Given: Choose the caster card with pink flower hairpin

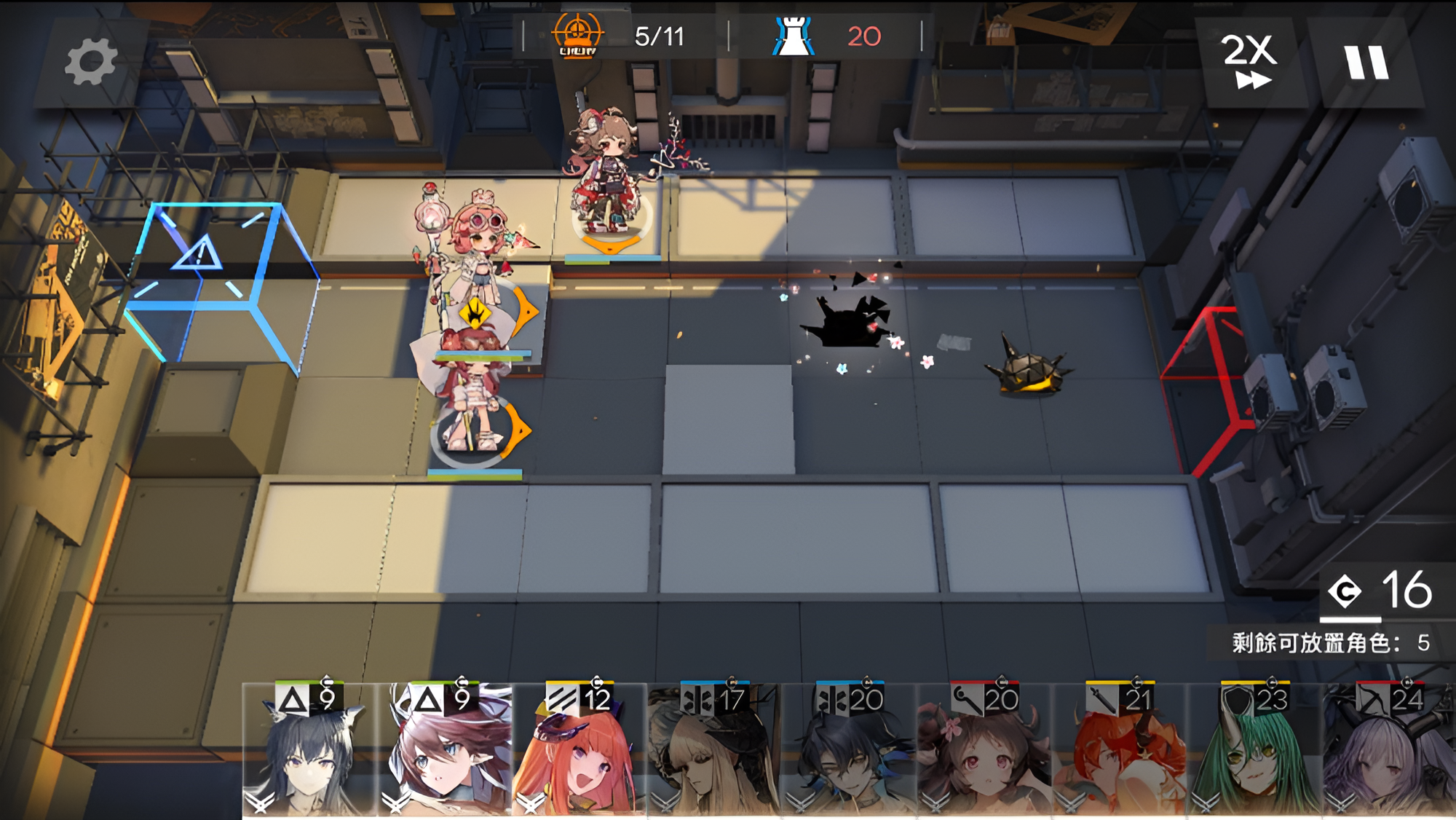Looking at the screenshot, I should (x=984, y=750).
